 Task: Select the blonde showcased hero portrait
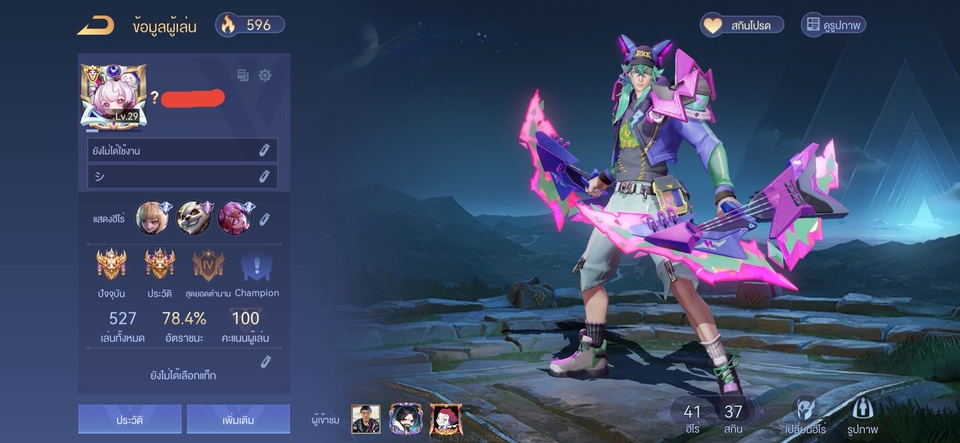click(x=152, y=217)
